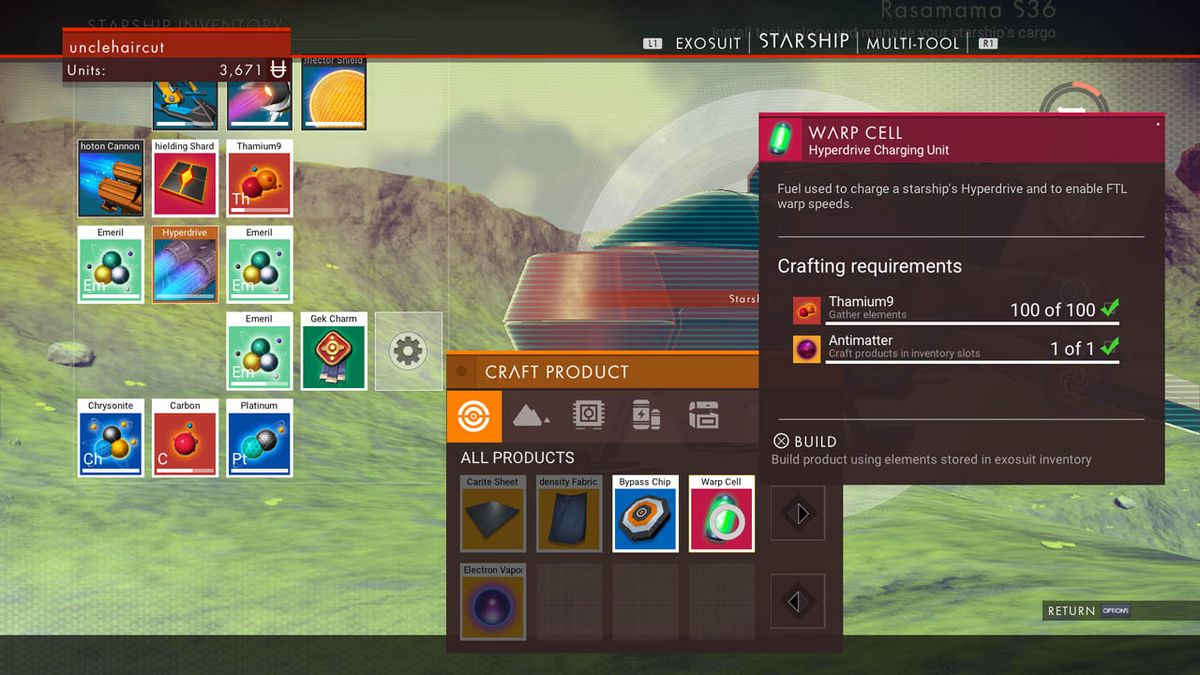
Task: Pick the Gek Charm item
Action: point(333,351)
